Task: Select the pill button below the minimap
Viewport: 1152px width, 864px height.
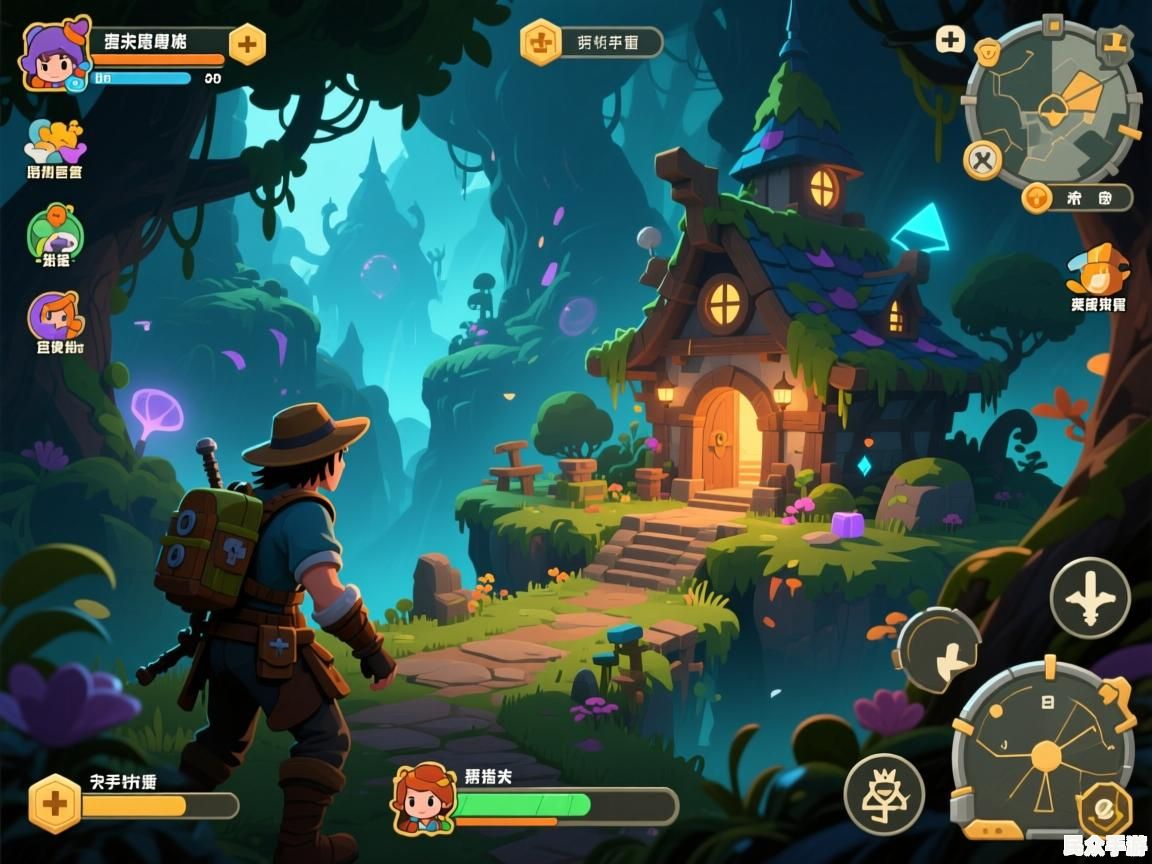Action: coord(1077,197)
